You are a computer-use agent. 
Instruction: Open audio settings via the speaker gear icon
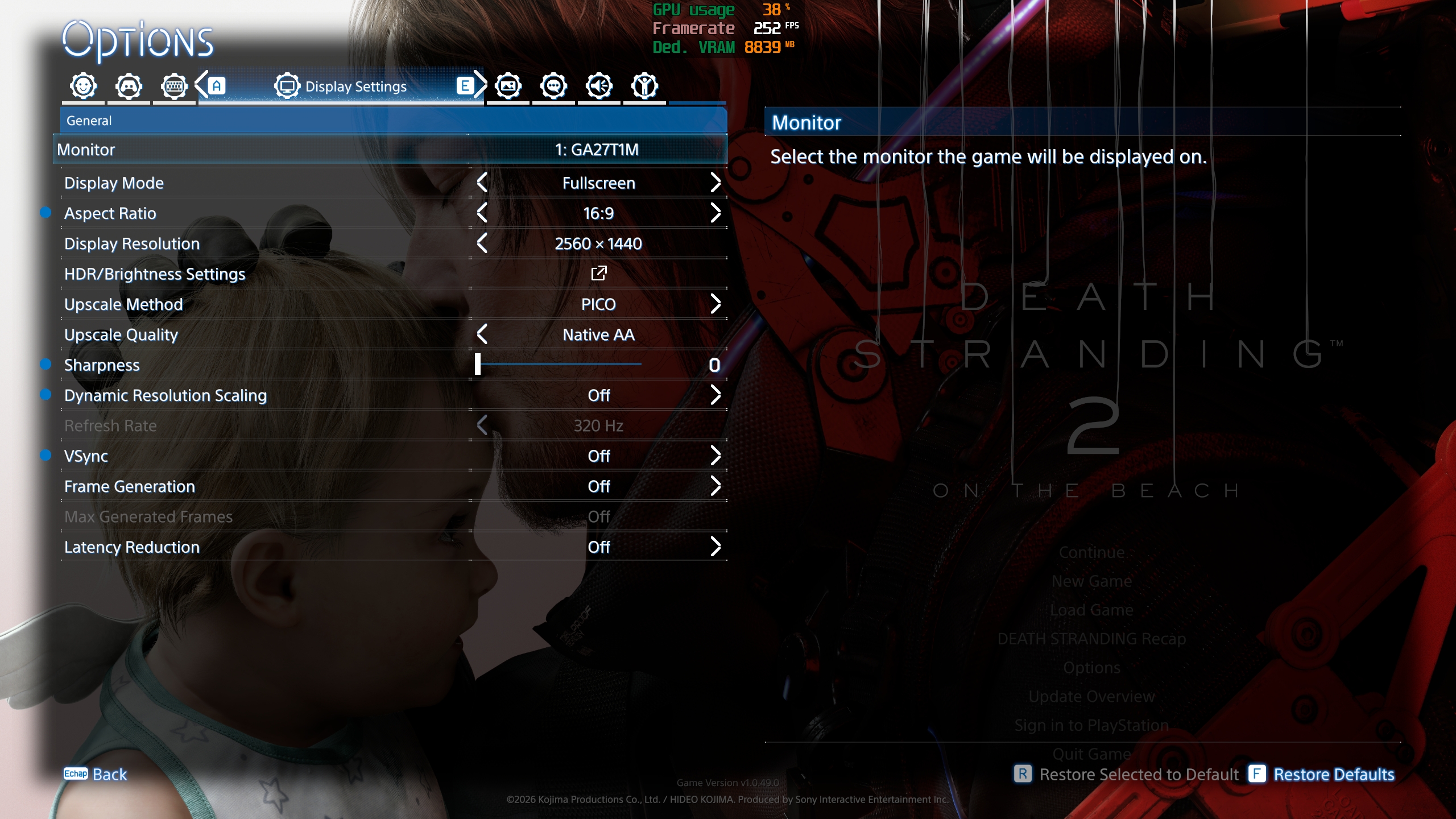click(599, 85)
